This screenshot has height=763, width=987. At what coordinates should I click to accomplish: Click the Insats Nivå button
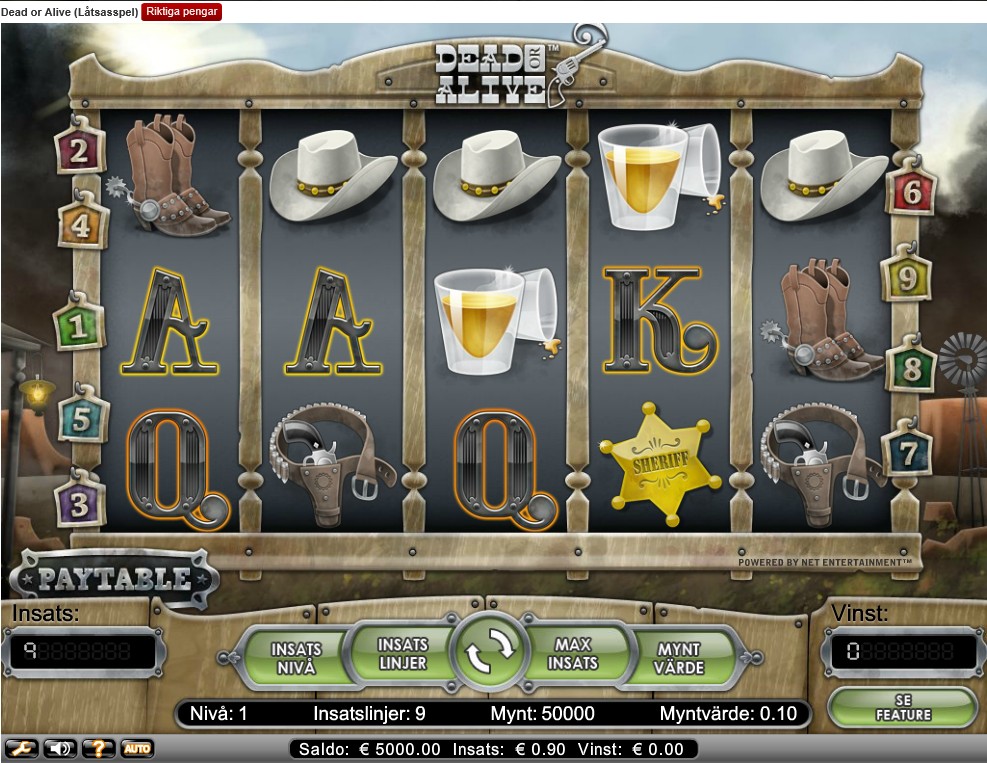(x=296, y=660)
